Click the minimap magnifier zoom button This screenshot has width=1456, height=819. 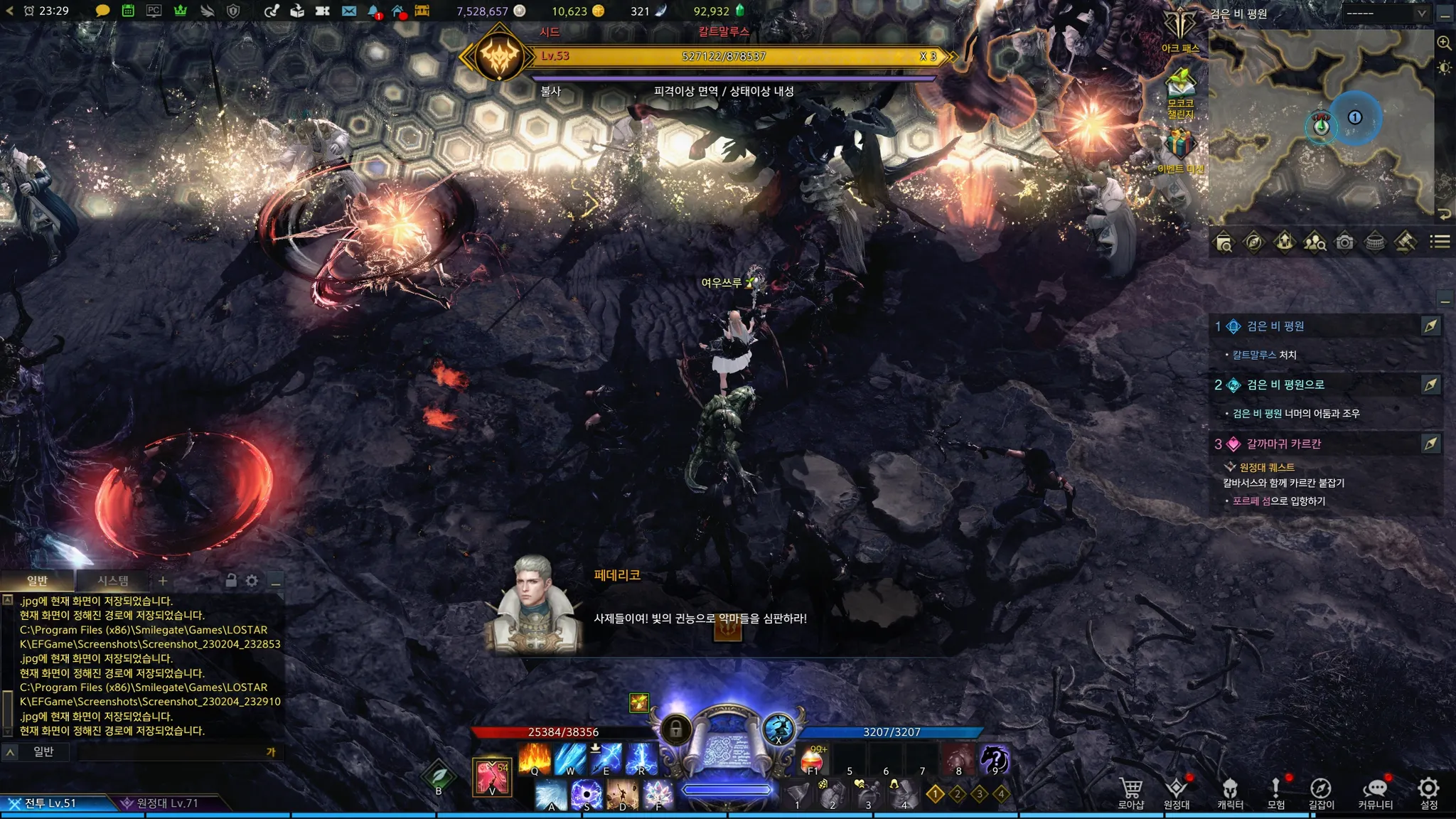click(x=1444, y=43)
